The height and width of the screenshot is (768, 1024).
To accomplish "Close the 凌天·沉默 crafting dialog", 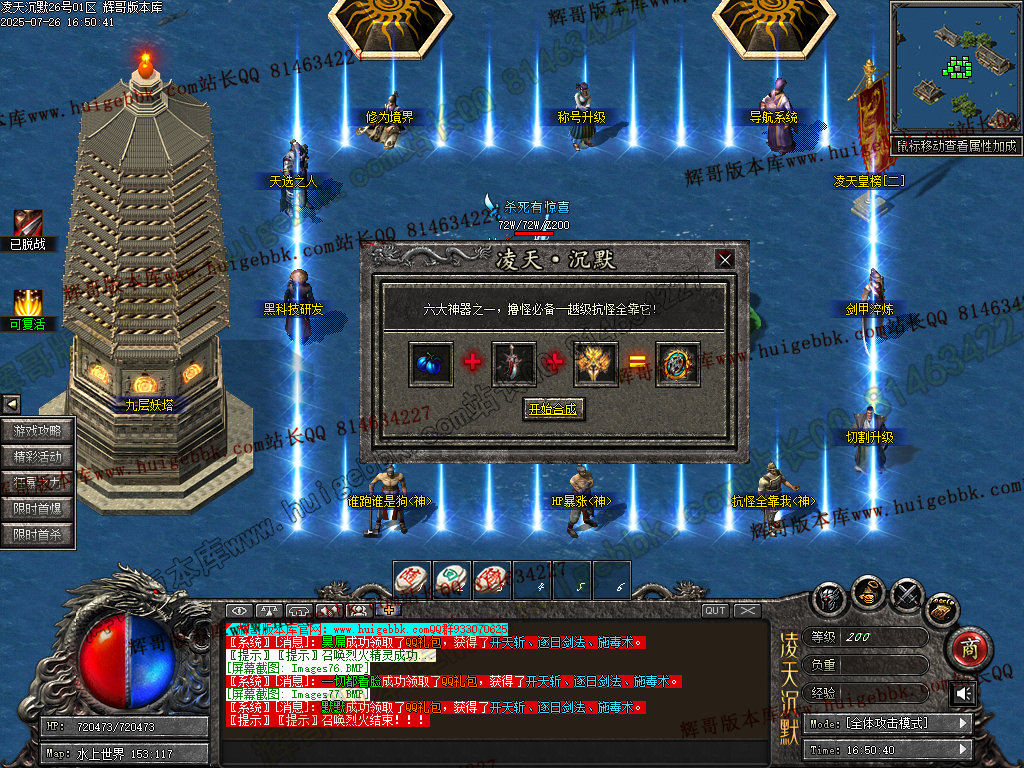I will [725, 260].
